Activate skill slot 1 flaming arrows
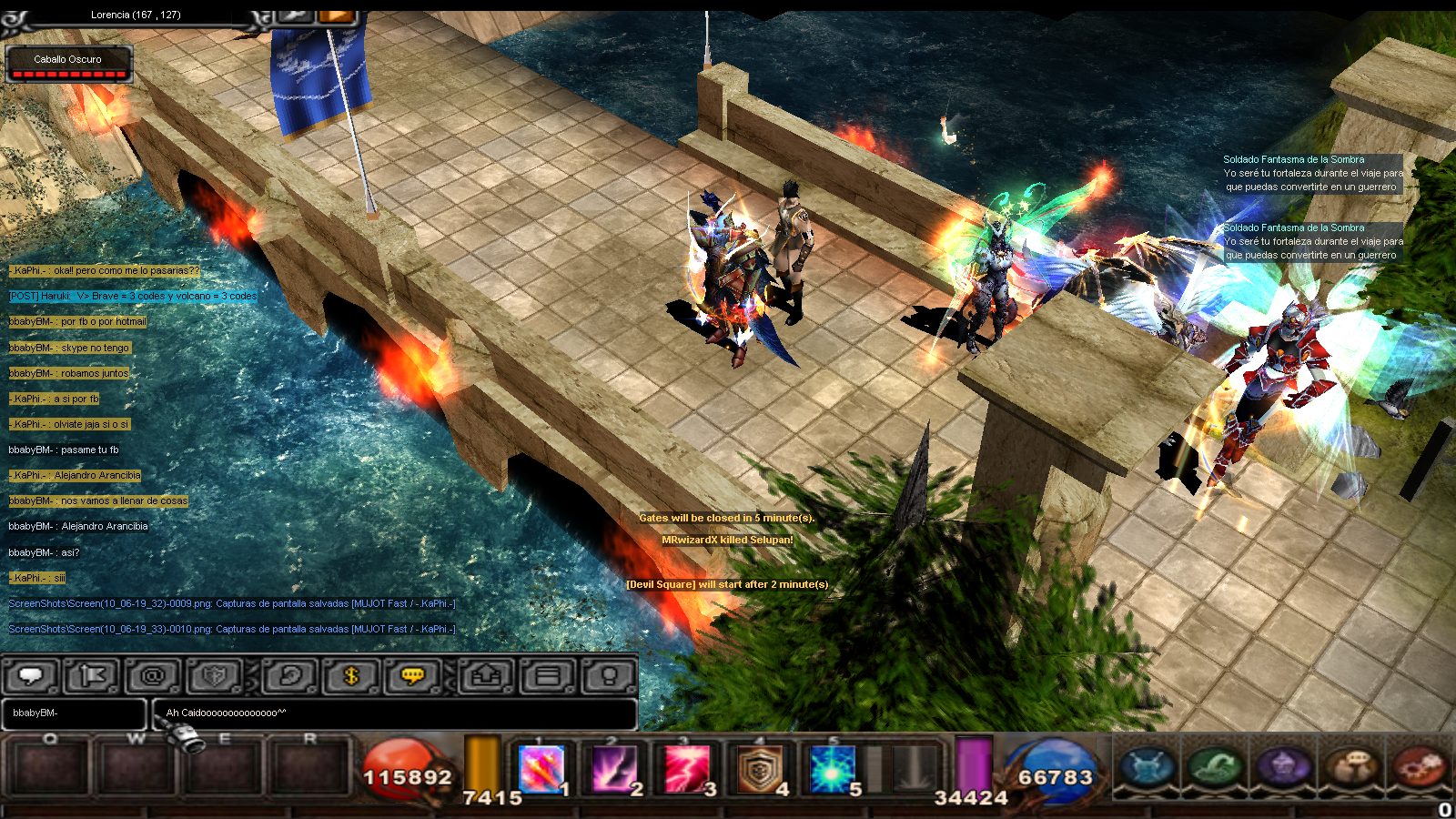This screenshot has height=819, width=1456. pos(541,769)
